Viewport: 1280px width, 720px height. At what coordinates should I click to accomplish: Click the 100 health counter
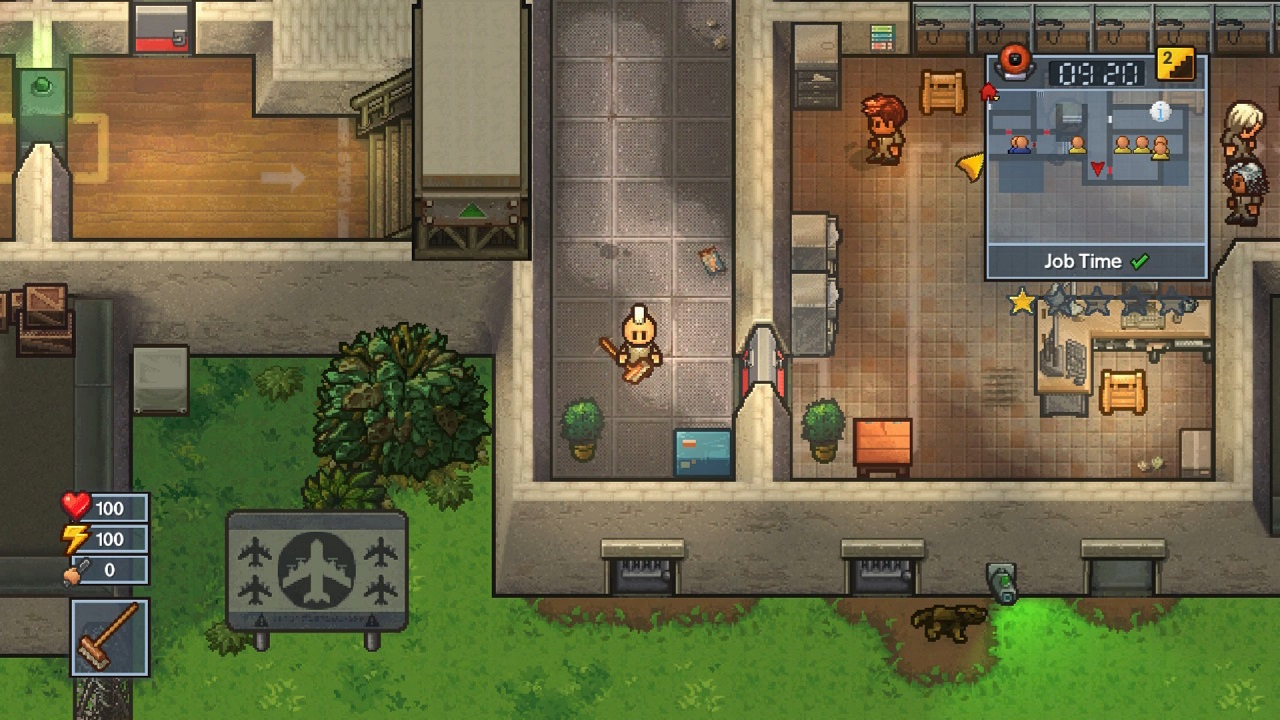click(x=110, y=508)
